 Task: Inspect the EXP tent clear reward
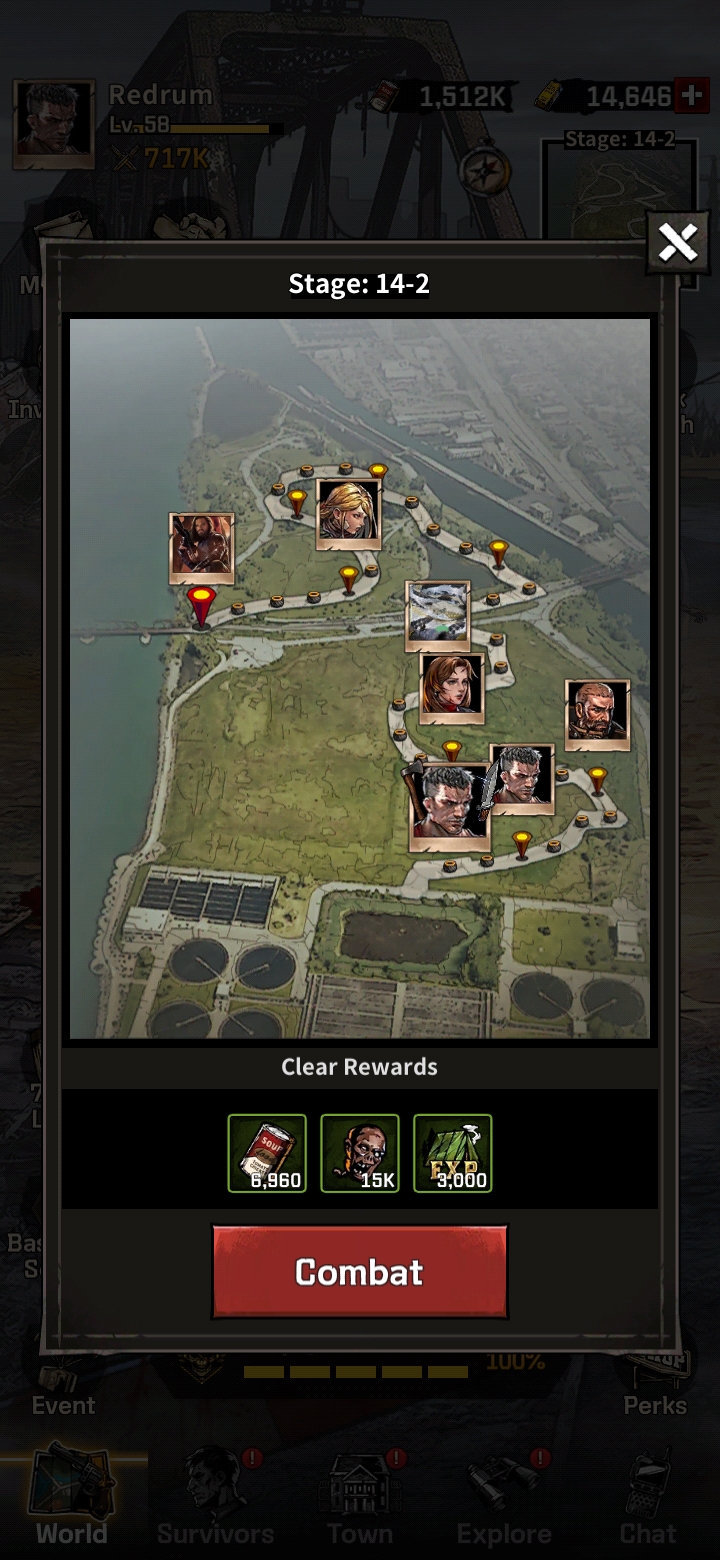pyautogui.click(x=453, y=1153)
